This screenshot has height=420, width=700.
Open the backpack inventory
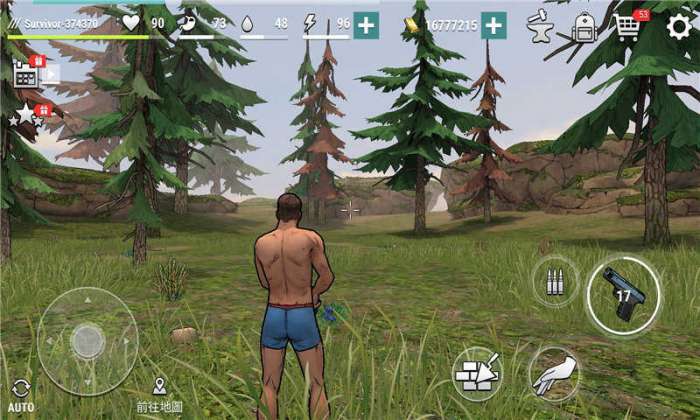[x=585, y=27]
